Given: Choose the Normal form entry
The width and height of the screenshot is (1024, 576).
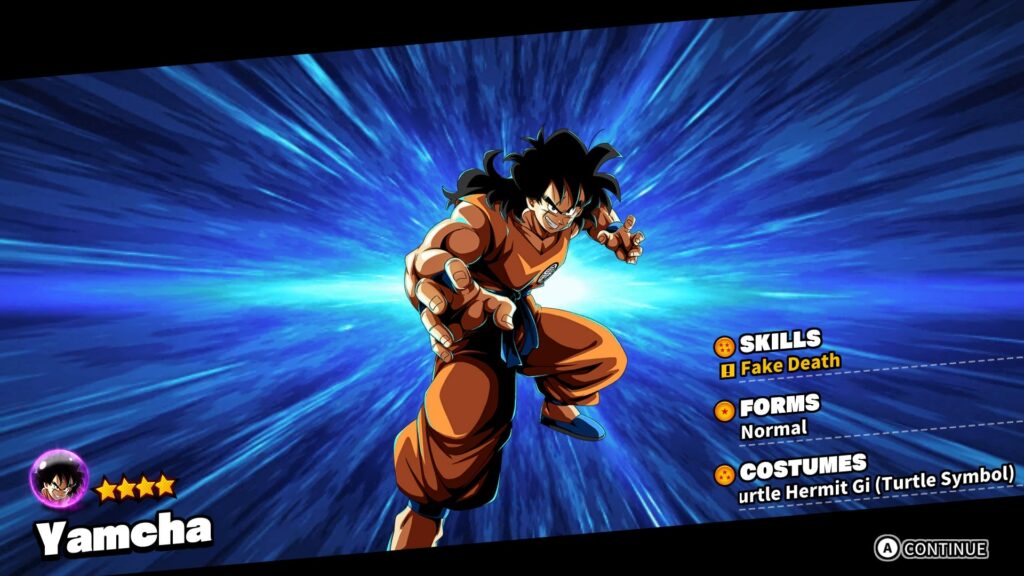Looking at the screenshot, I should 773,430.
